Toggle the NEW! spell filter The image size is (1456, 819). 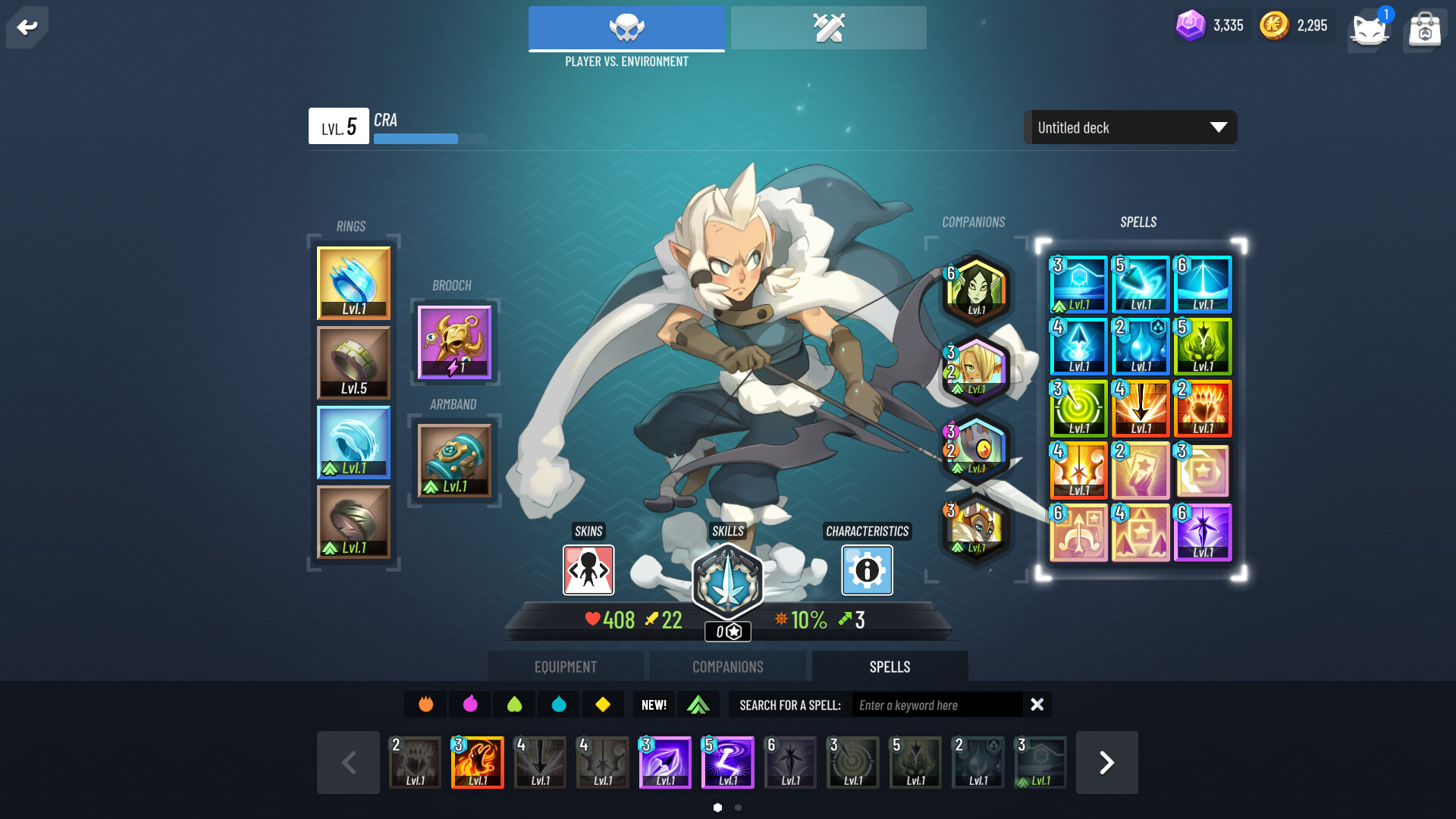[652, 704]
